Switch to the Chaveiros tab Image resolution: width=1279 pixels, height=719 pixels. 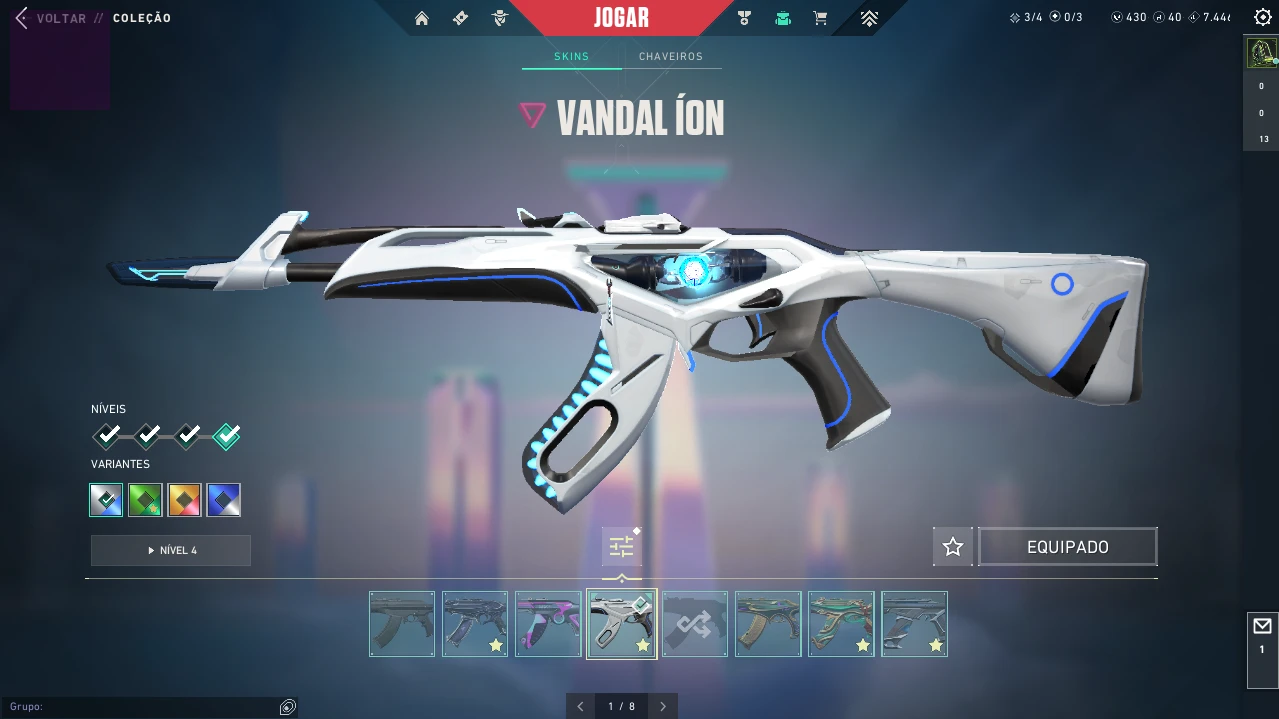[671, 57]
